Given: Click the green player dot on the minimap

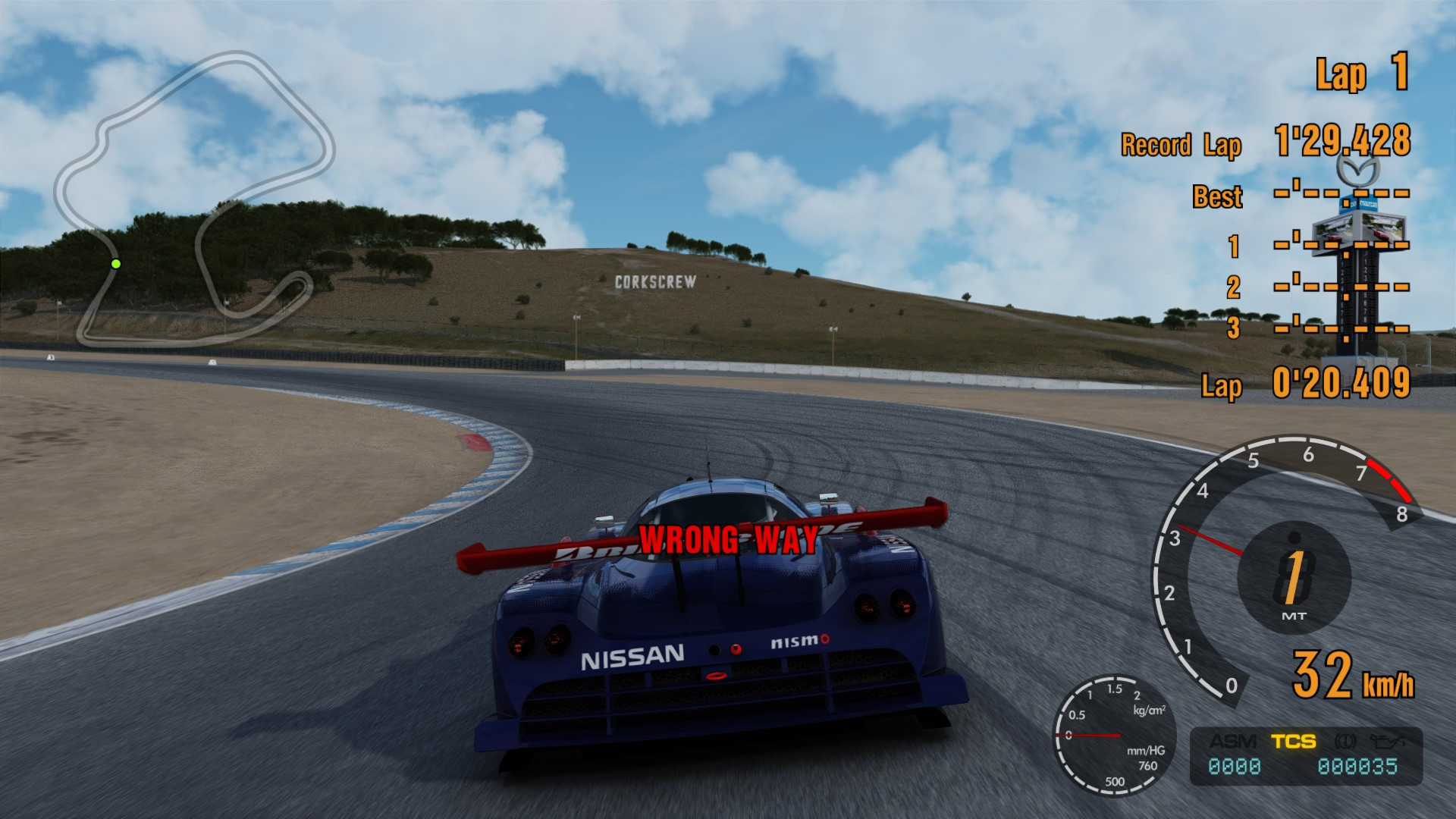Looking at the screenshot, I should point(116,263).
